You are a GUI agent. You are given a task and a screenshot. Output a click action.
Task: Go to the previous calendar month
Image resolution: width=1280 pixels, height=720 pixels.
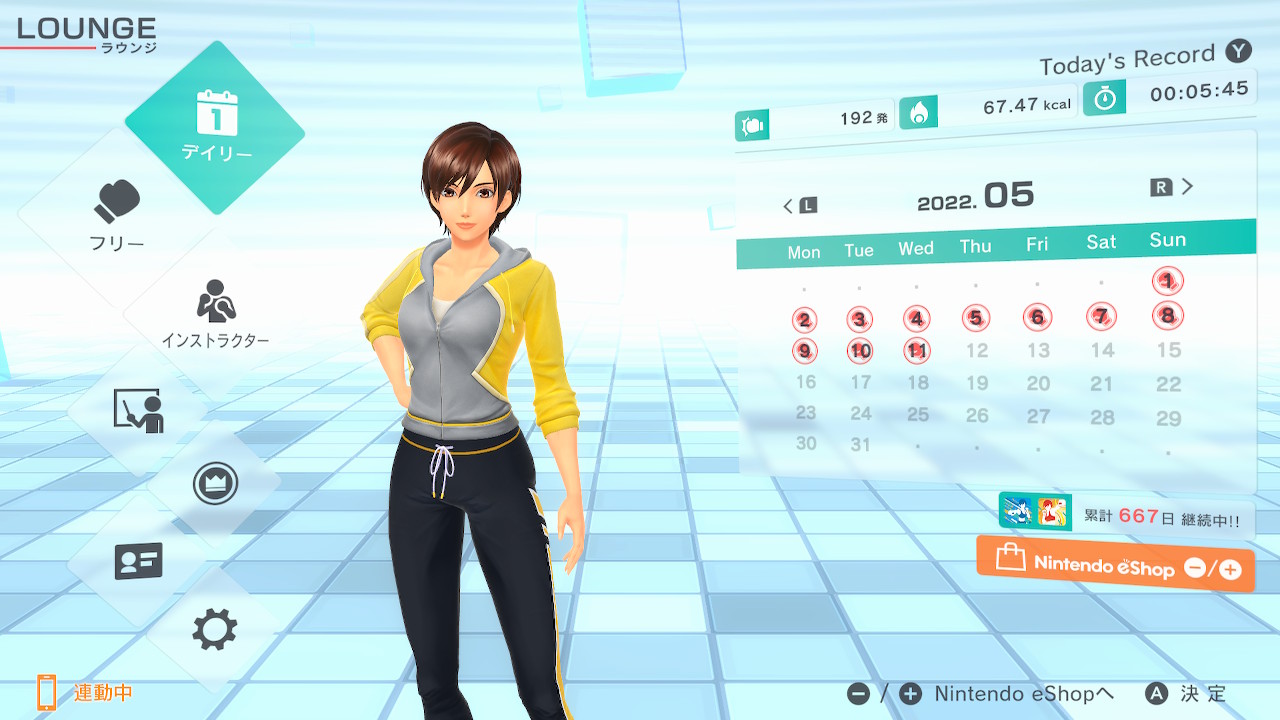[x=799, y=206]
